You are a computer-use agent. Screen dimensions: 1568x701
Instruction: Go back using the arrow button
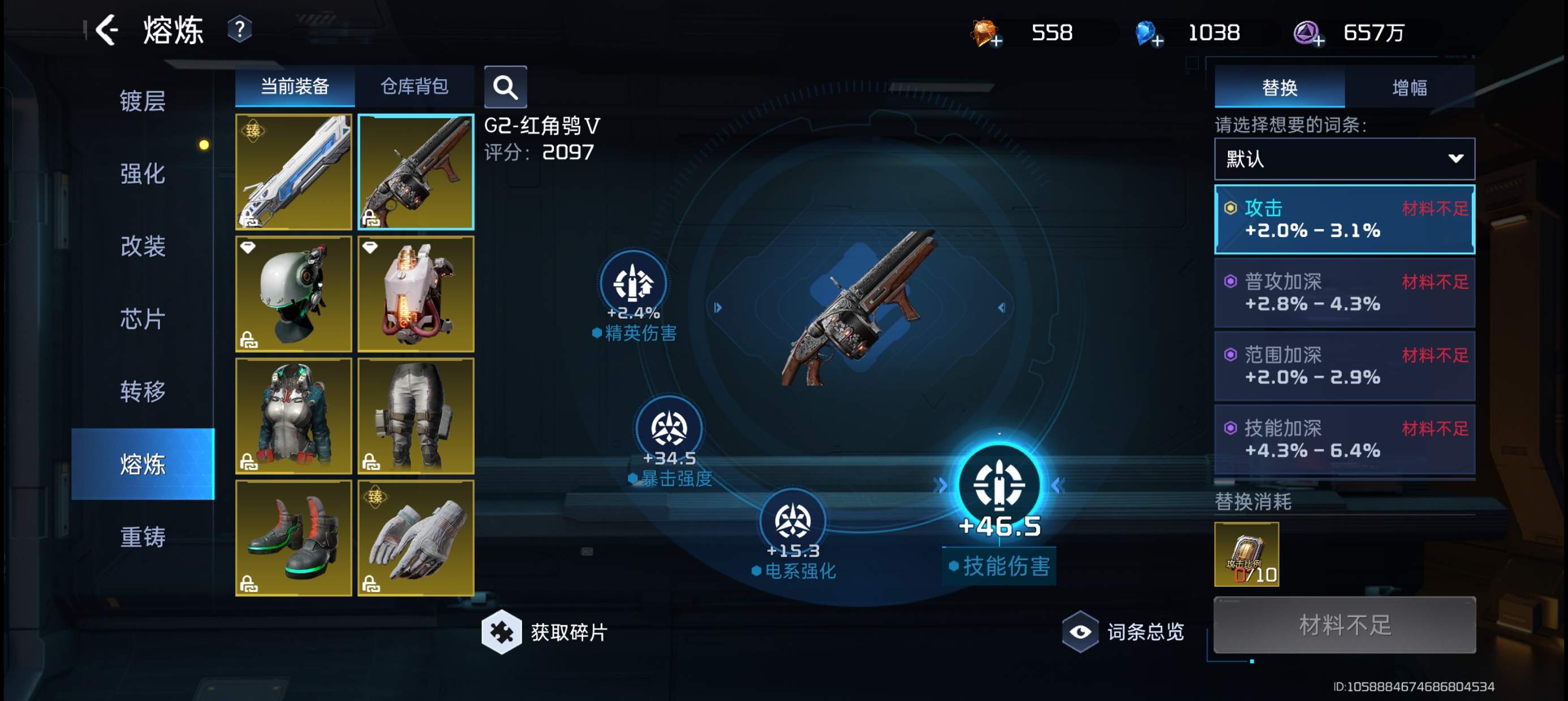click(107, 30)
